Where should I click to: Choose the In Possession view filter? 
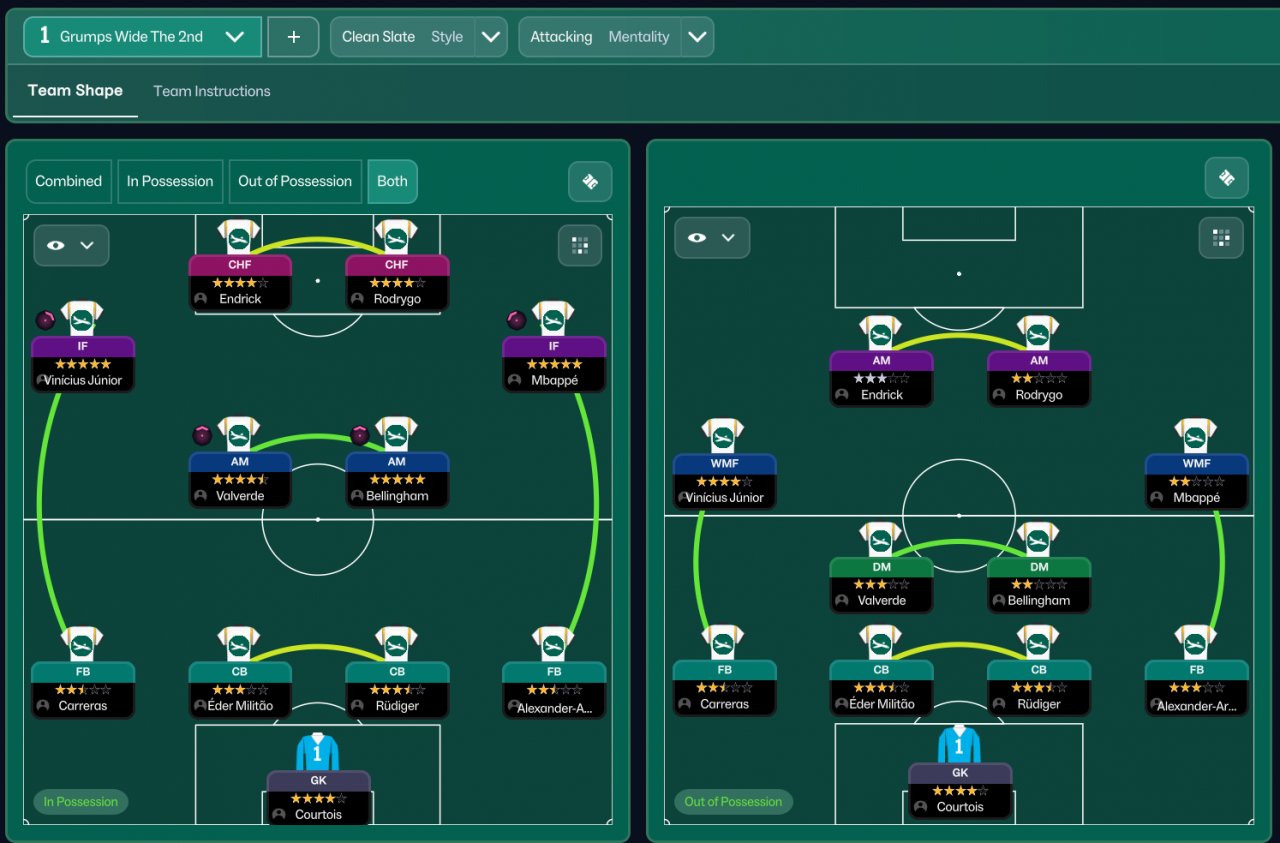pyautogui.click(x=170, y=181)
